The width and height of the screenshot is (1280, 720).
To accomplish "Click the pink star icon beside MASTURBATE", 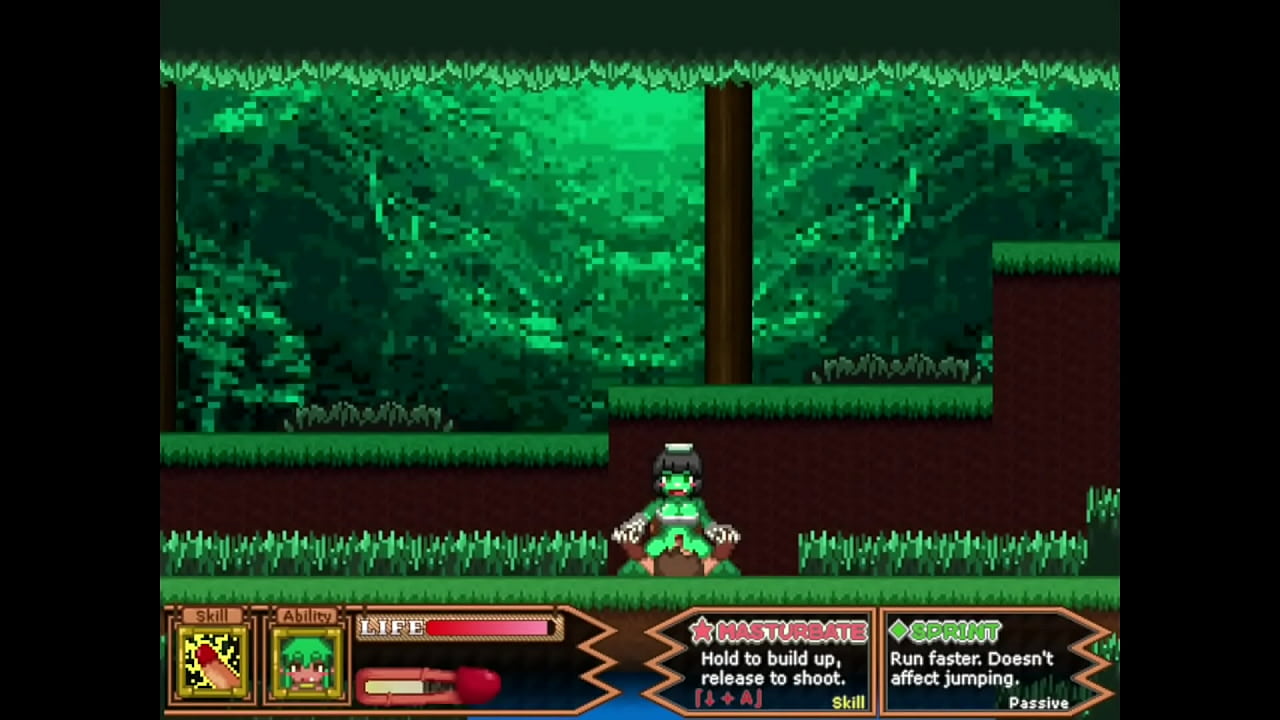I will coord(703,632).
